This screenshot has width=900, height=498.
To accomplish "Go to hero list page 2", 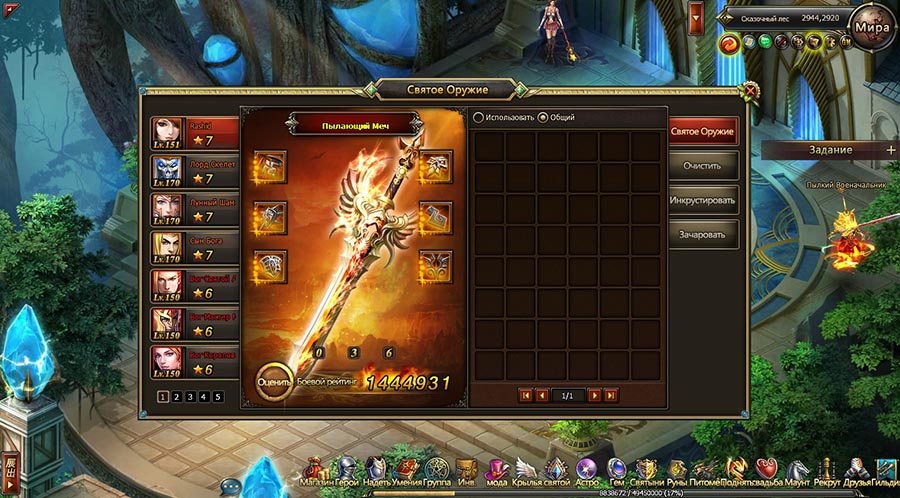I will tap(175, 396).
